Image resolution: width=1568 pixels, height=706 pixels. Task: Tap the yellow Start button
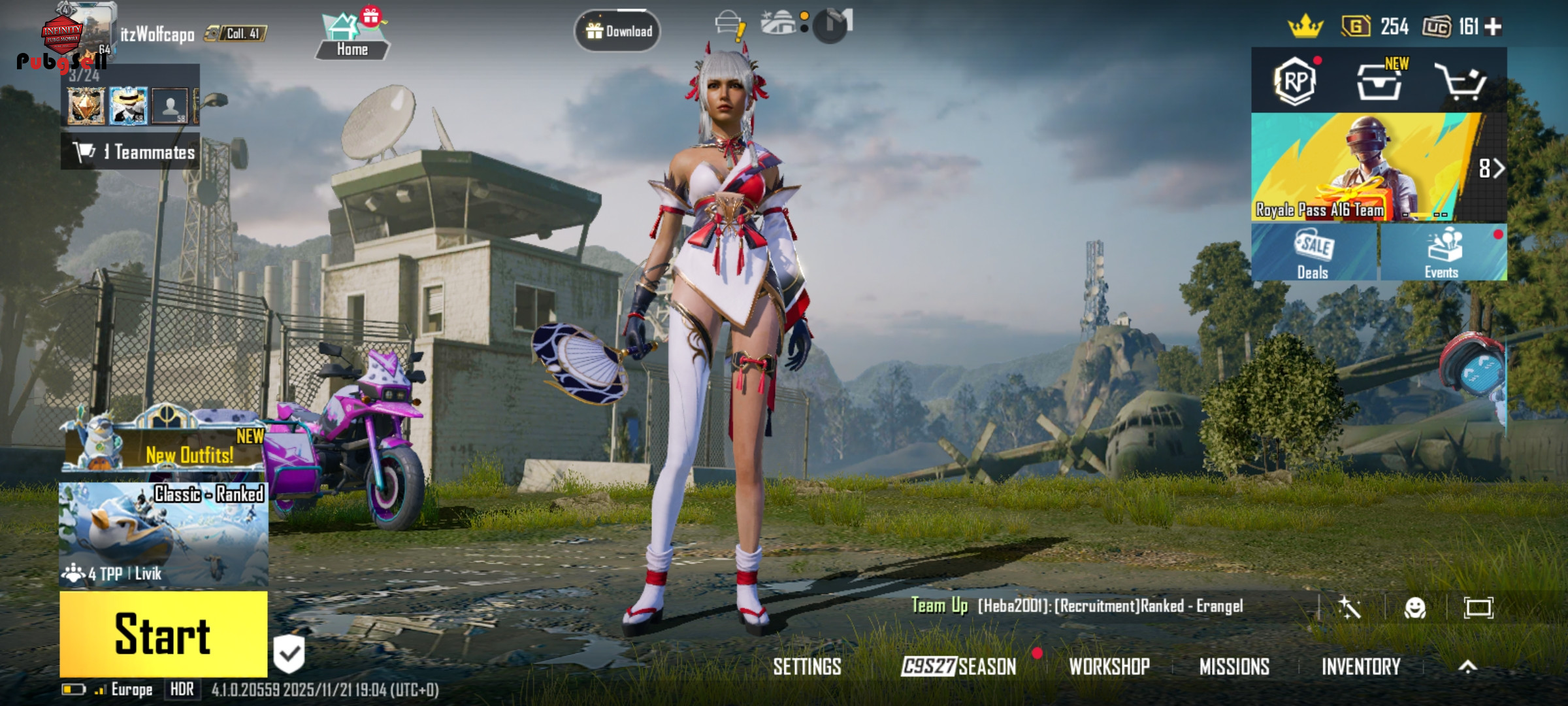(x=163, y=633)
